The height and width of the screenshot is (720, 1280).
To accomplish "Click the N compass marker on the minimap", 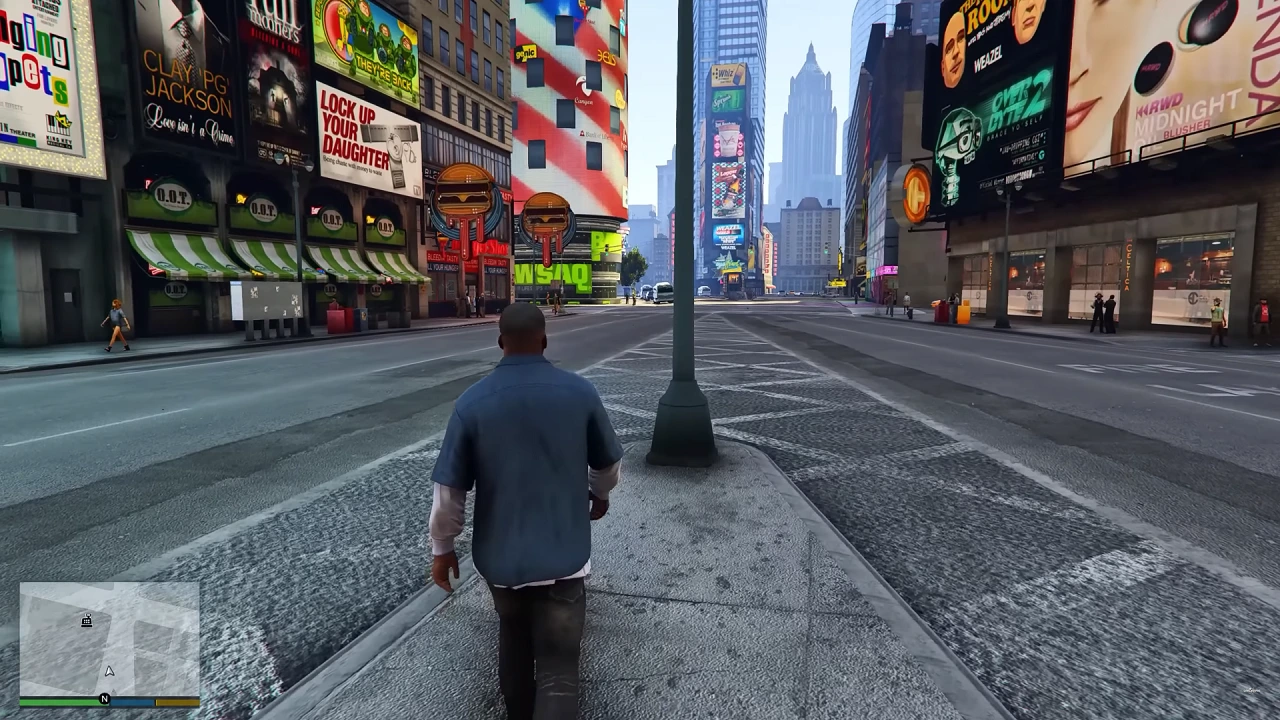I will point(105,699).
